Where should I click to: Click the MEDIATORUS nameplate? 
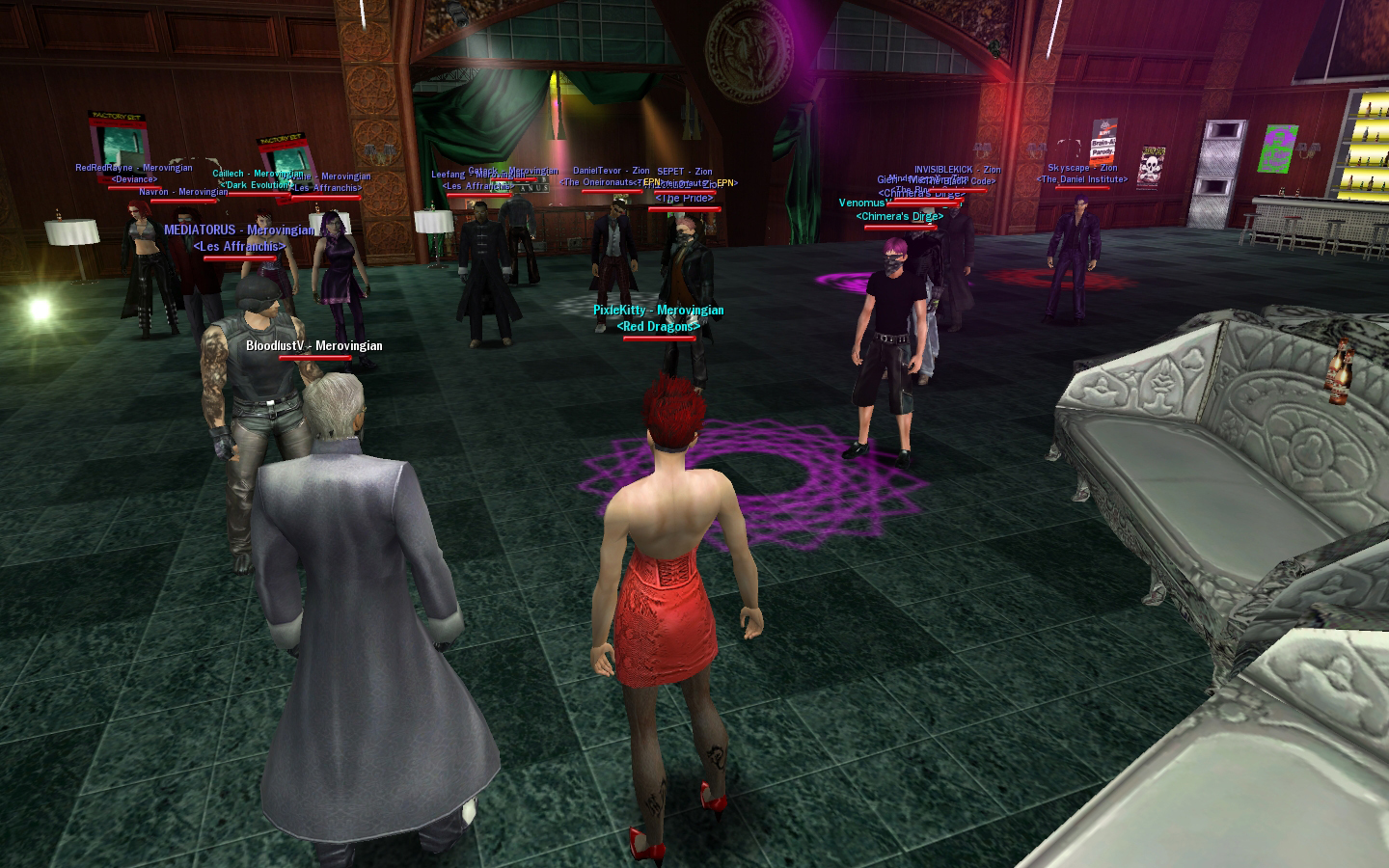tap(239, 231)
